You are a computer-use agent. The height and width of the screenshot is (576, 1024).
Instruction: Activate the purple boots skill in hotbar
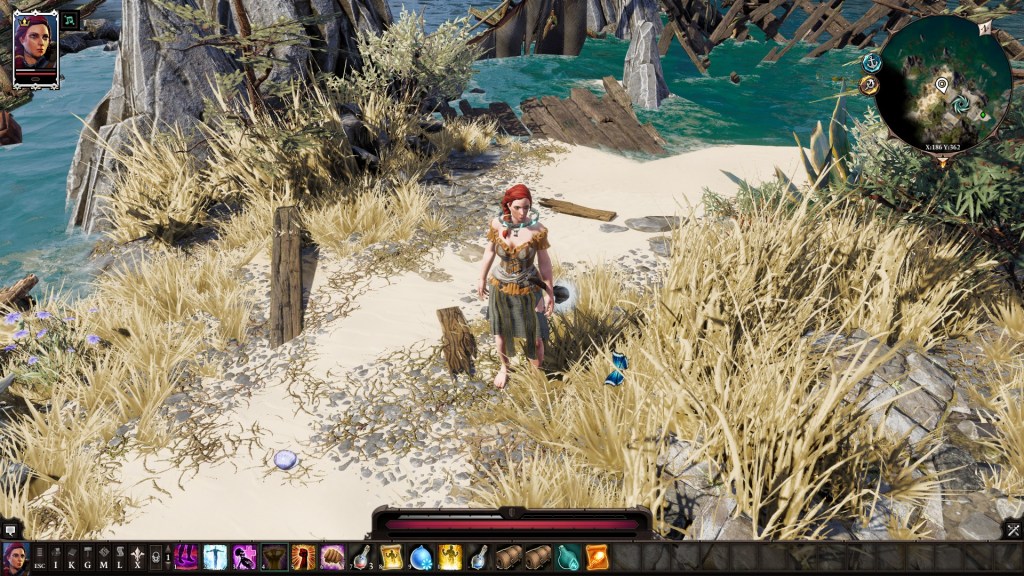(x=186, y=557)
